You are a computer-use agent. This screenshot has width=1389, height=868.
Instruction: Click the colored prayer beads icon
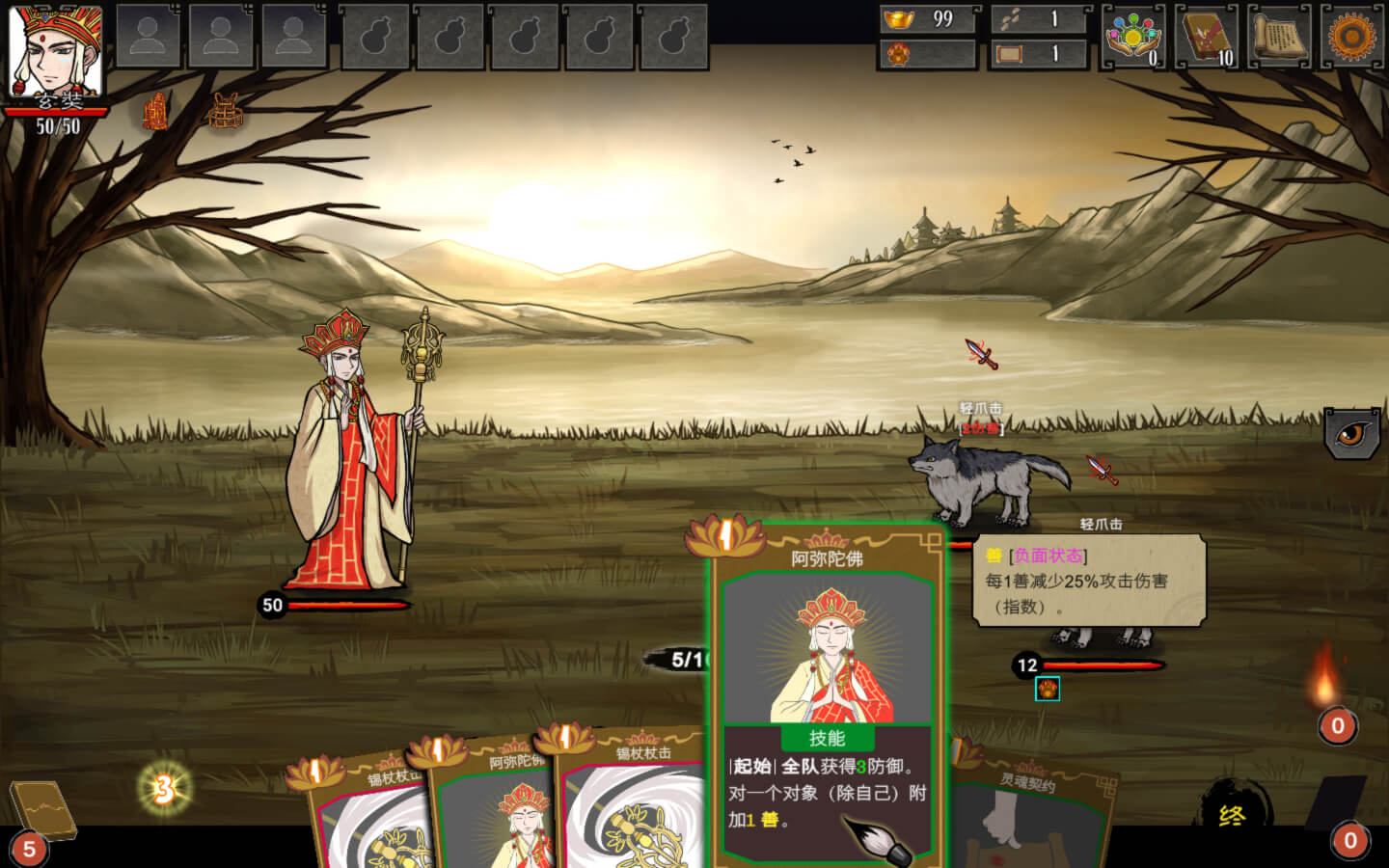tap(1132, 37)
